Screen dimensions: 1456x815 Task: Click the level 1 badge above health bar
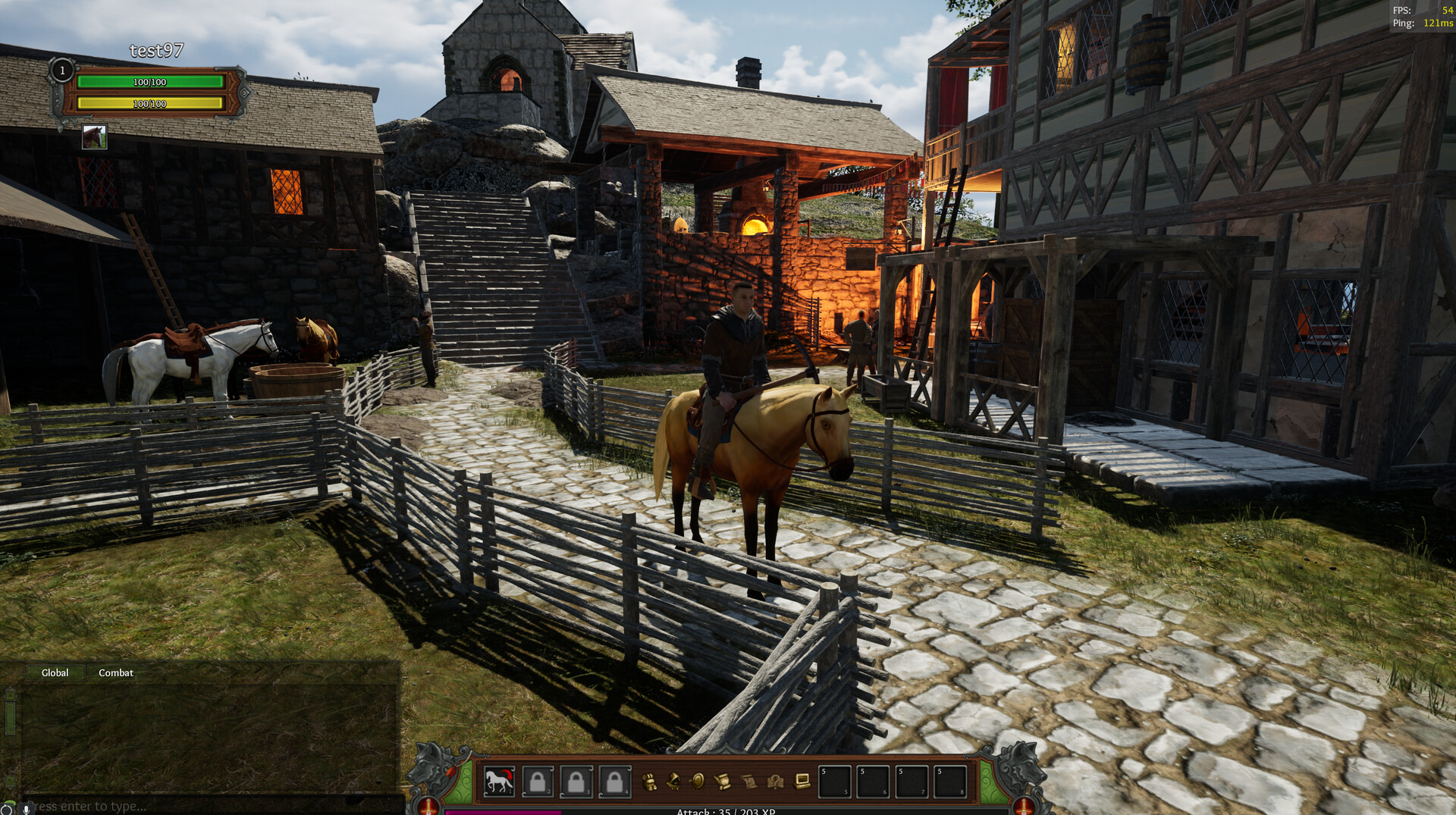[x=61, y=71]
